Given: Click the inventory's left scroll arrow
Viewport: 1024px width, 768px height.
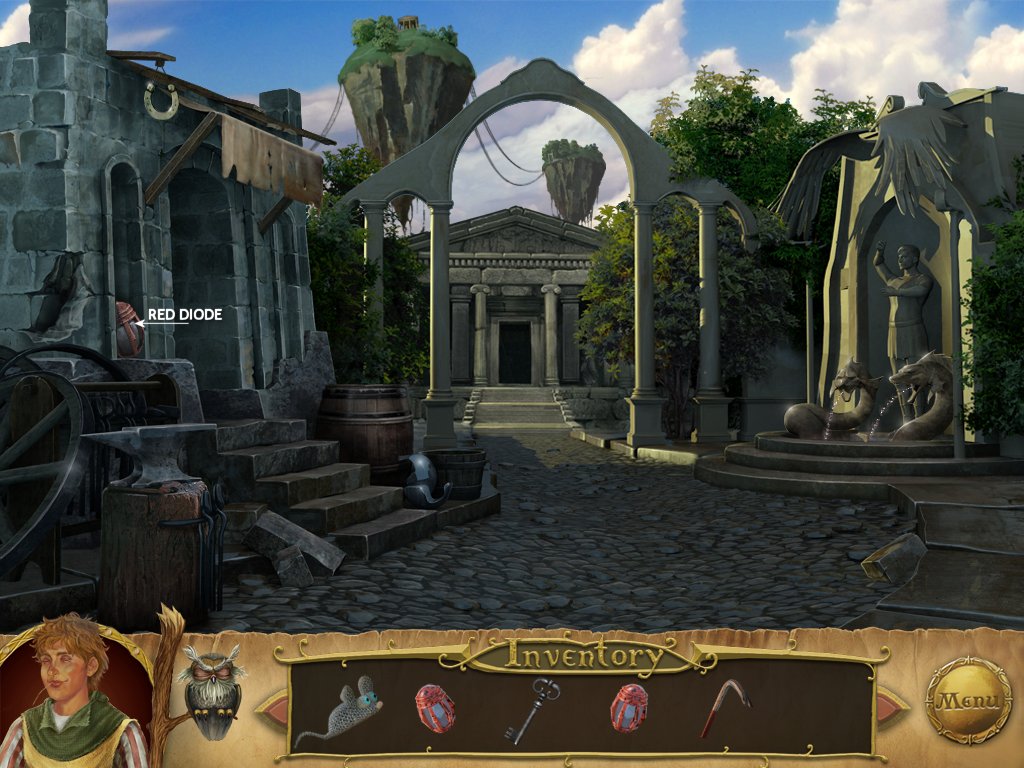Looking at the screenshot, I should (272, 708).
